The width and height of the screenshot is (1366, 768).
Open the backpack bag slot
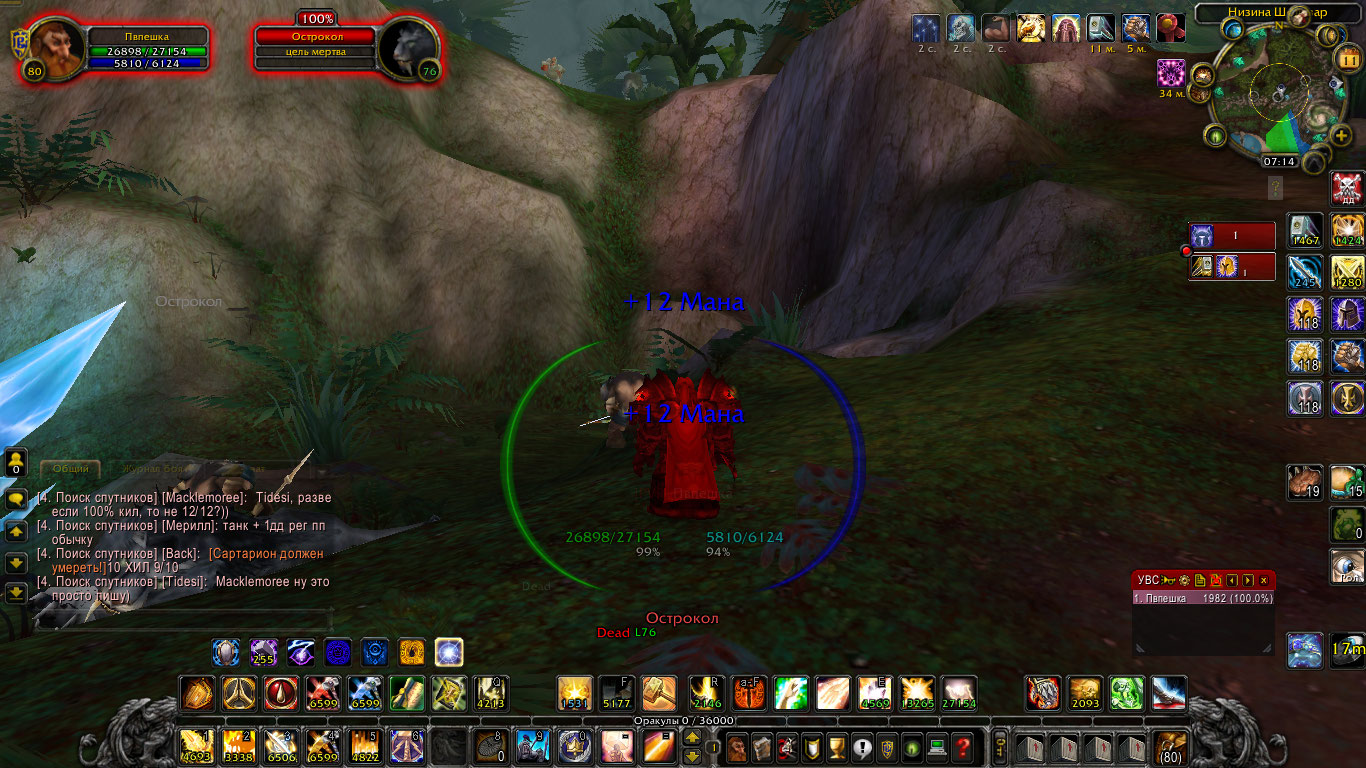(x=1171, y=747)
